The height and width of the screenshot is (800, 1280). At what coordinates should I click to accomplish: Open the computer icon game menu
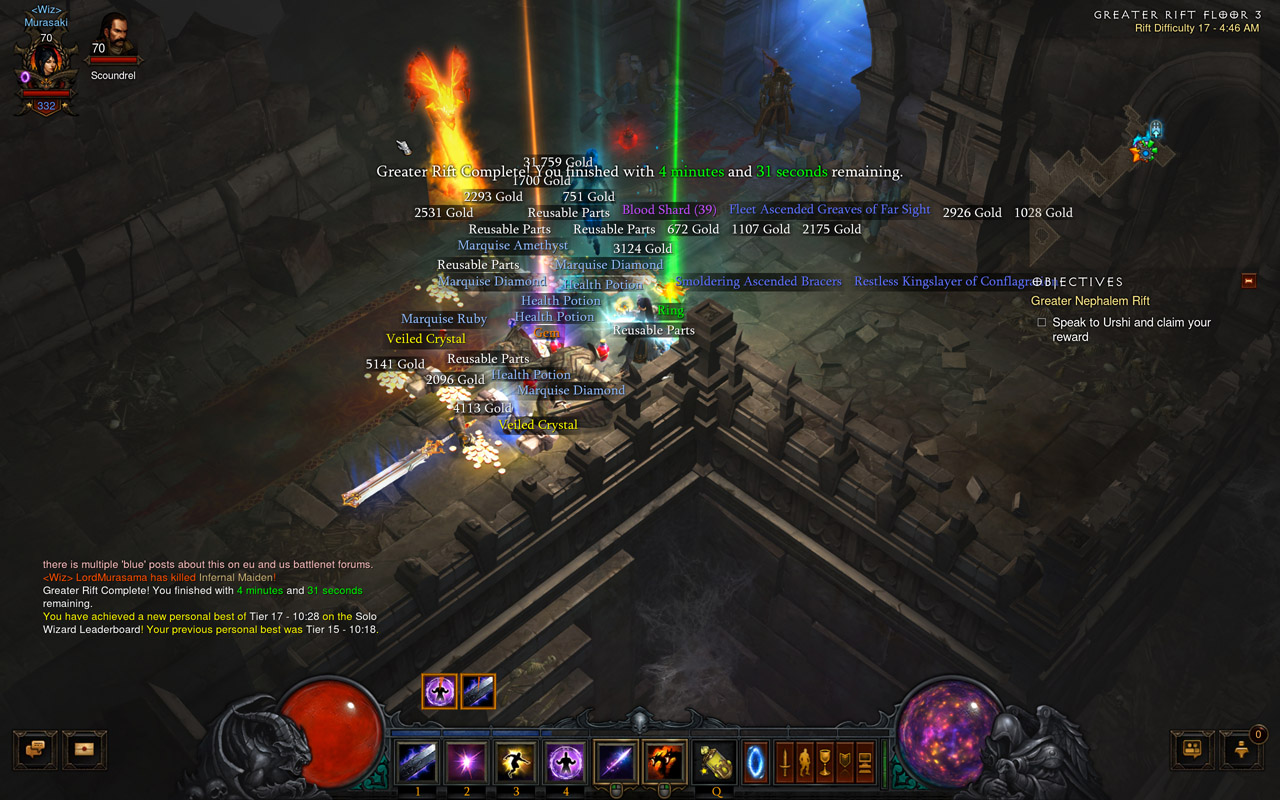pos(865,762)
